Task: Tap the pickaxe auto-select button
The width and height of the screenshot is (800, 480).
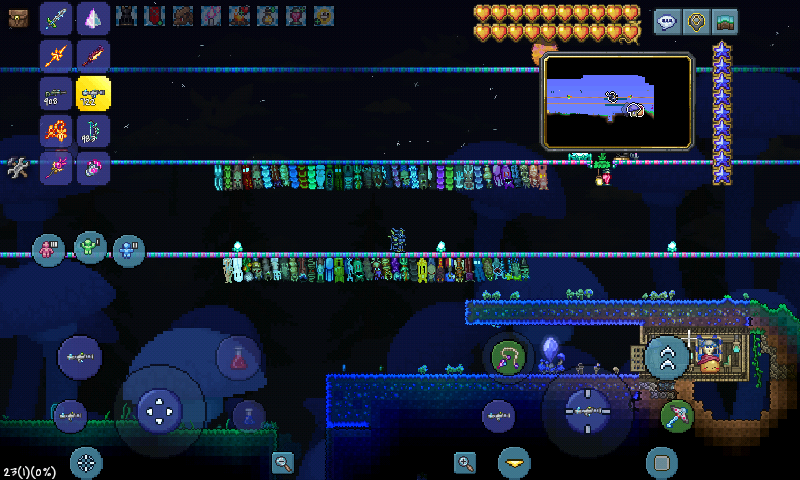Action: tap(677, 414)
